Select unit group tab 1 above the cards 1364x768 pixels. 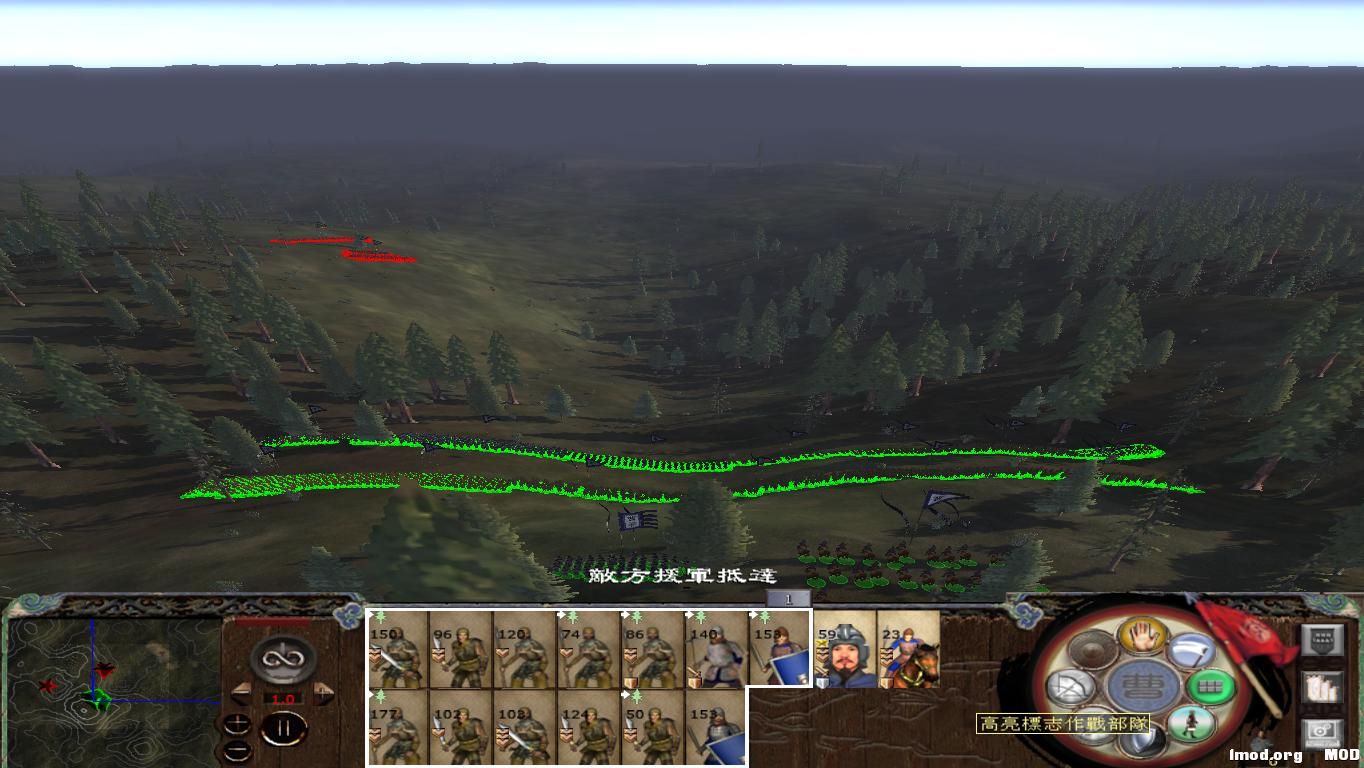(790, 597)
